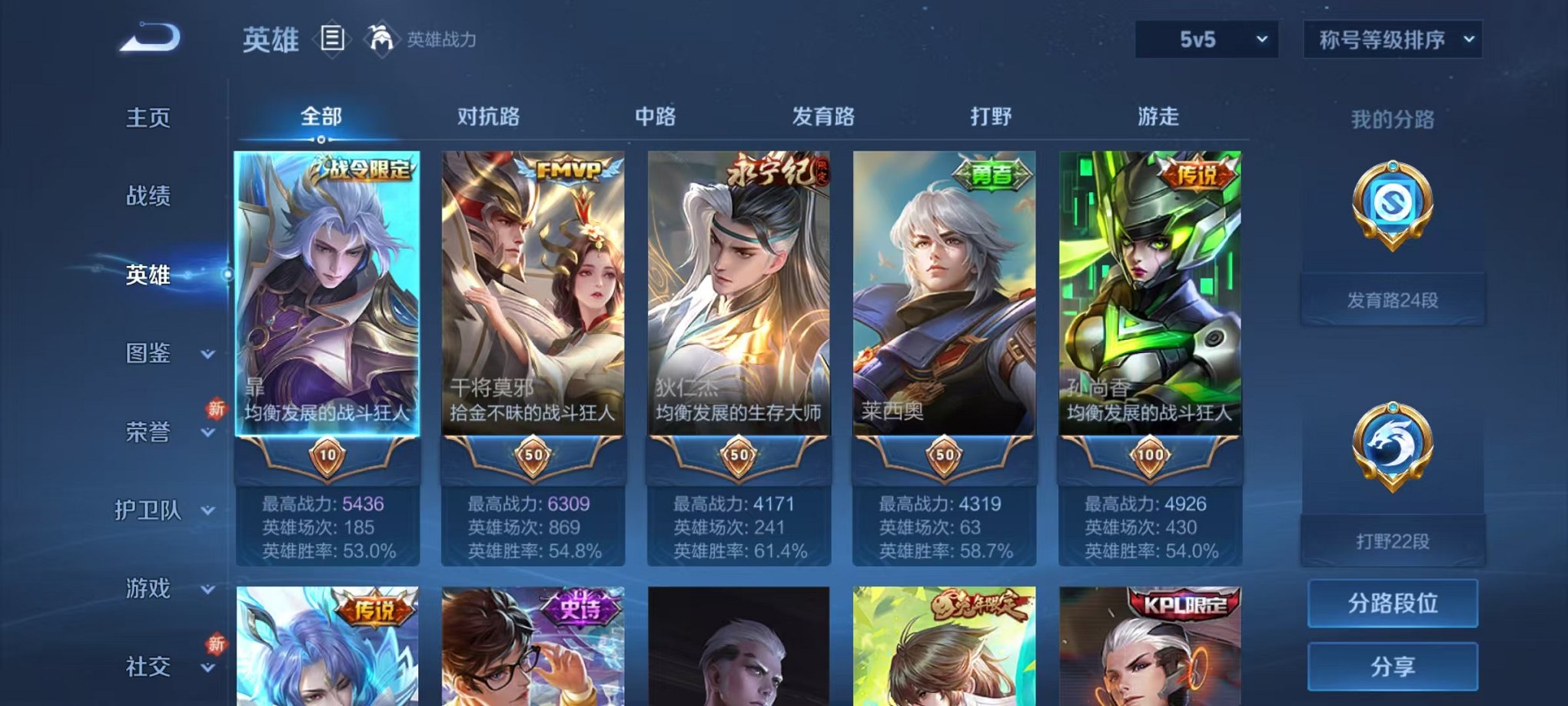Click the 英雄战力 helmet icon

click(x=380, y=37)
